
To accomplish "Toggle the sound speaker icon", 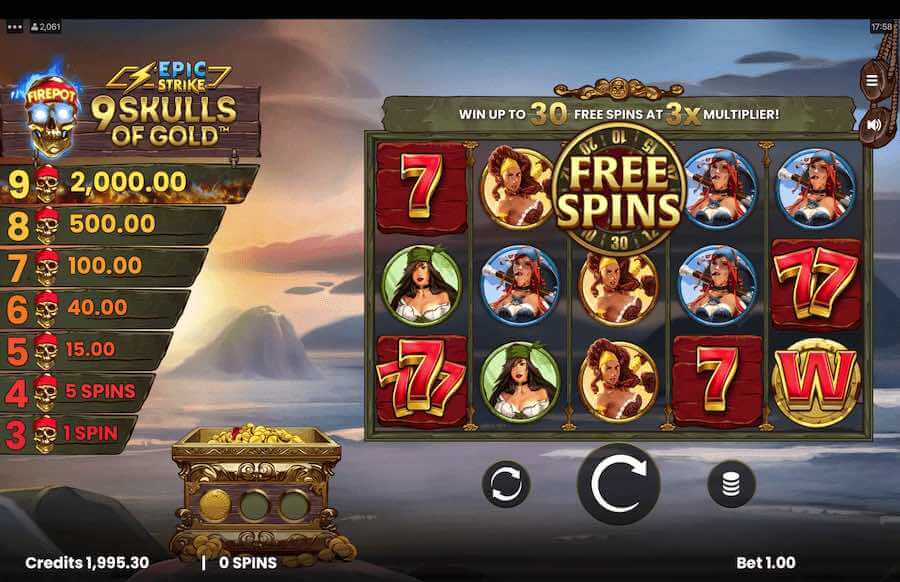I will point(873,125).
